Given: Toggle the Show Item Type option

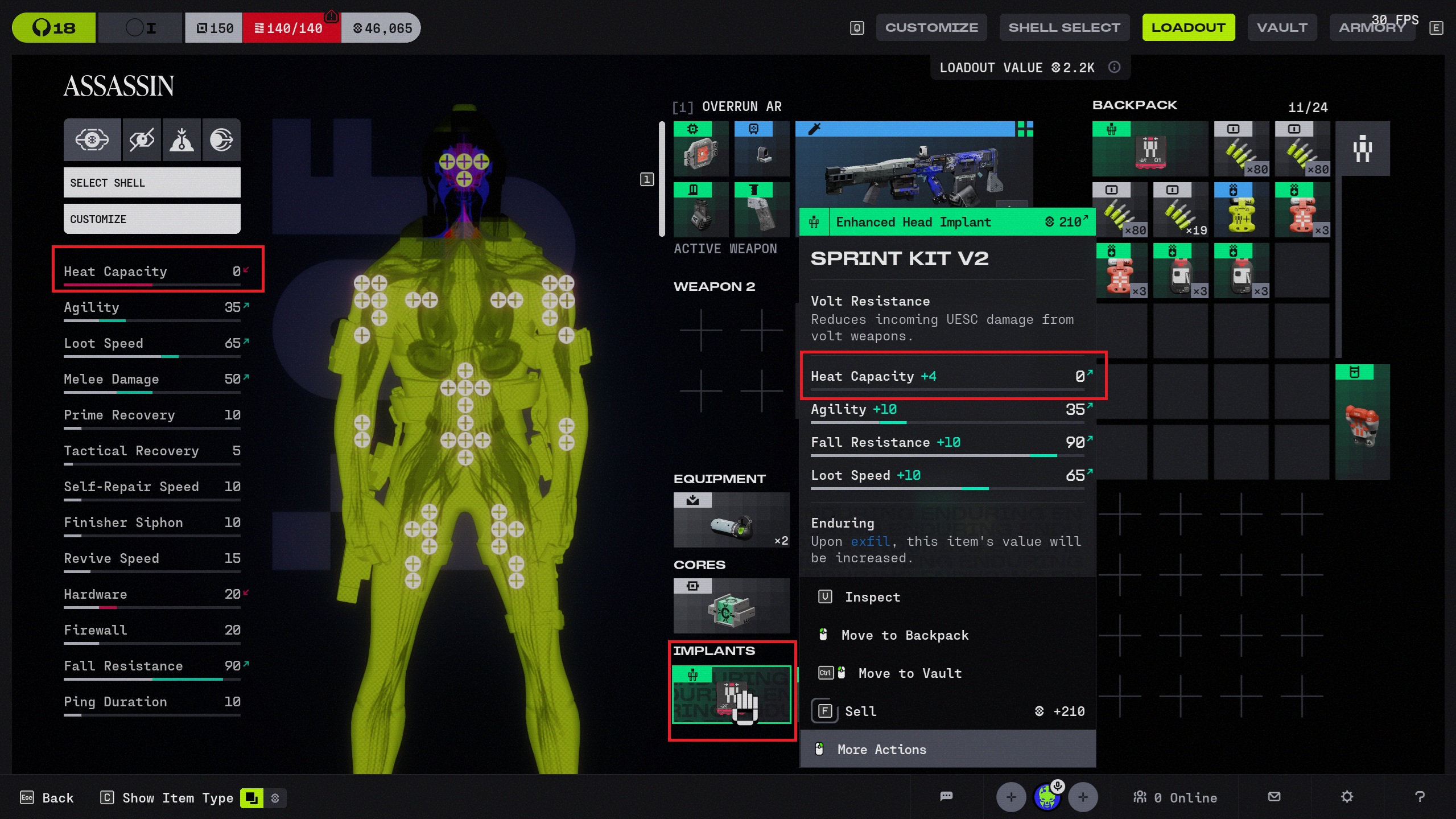Looking at the screenshot, I should pos(251,798).
